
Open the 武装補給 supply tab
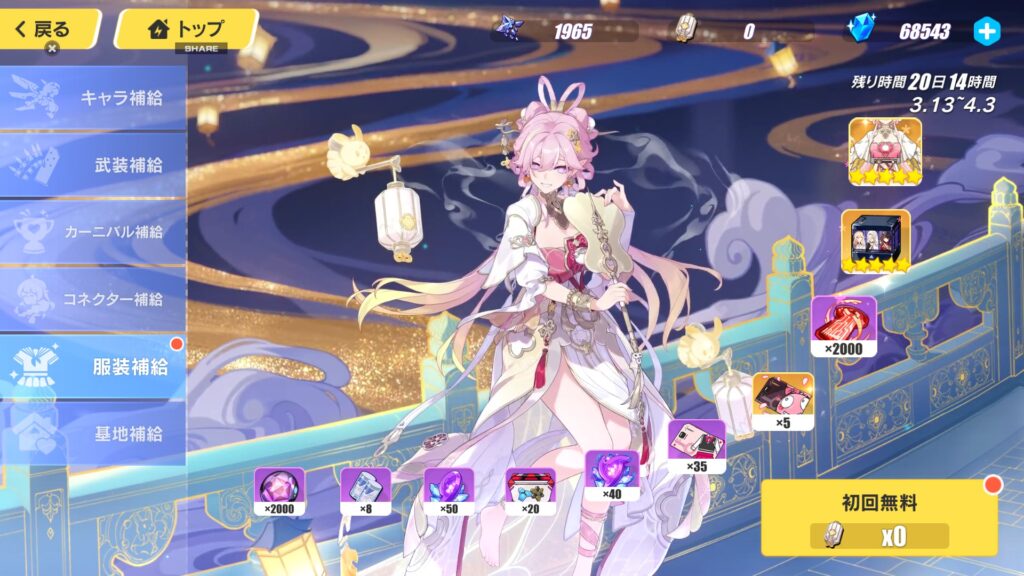pos(93,165)
